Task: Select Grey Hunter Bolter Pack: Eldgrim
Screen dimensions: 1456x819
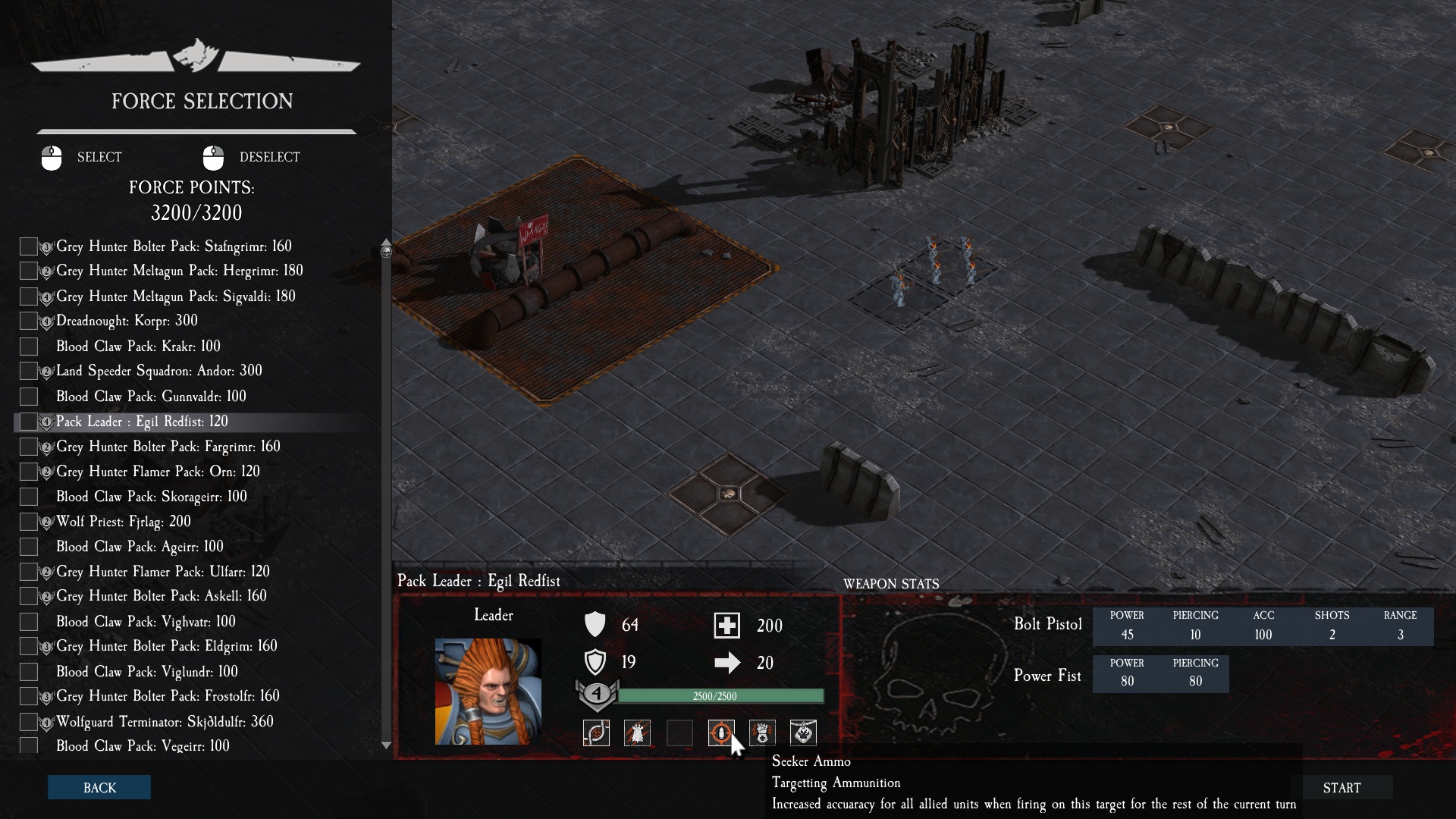Action: pos(166,646)
